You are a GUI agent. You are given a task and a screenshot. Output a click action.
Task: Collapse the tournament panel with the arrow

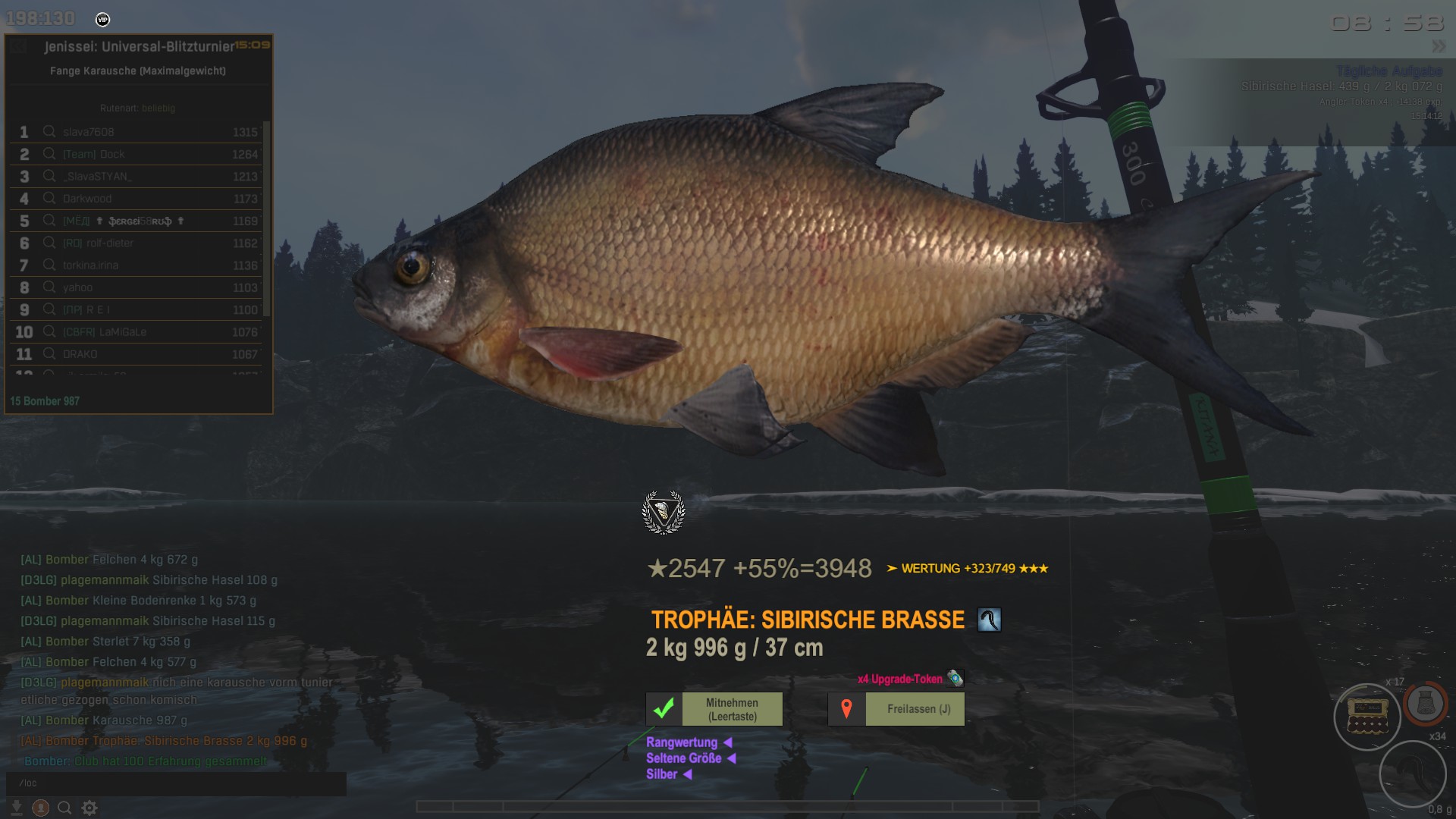[20, 46]
